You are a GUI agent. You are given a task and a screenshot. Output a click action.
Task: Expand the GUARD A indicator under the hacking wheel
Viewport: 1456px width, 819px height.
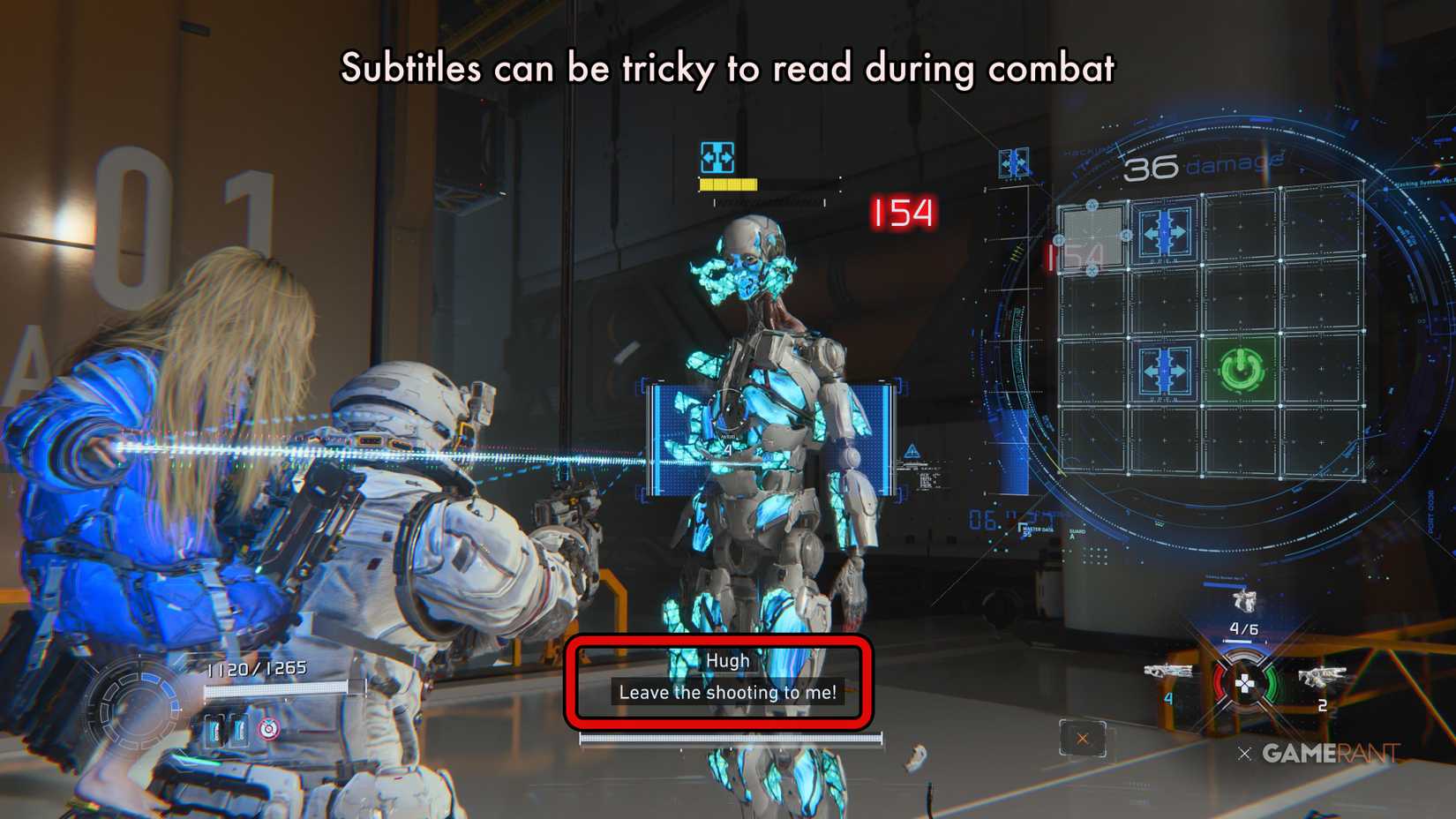pyautogui.click(x=1077, y=531)
